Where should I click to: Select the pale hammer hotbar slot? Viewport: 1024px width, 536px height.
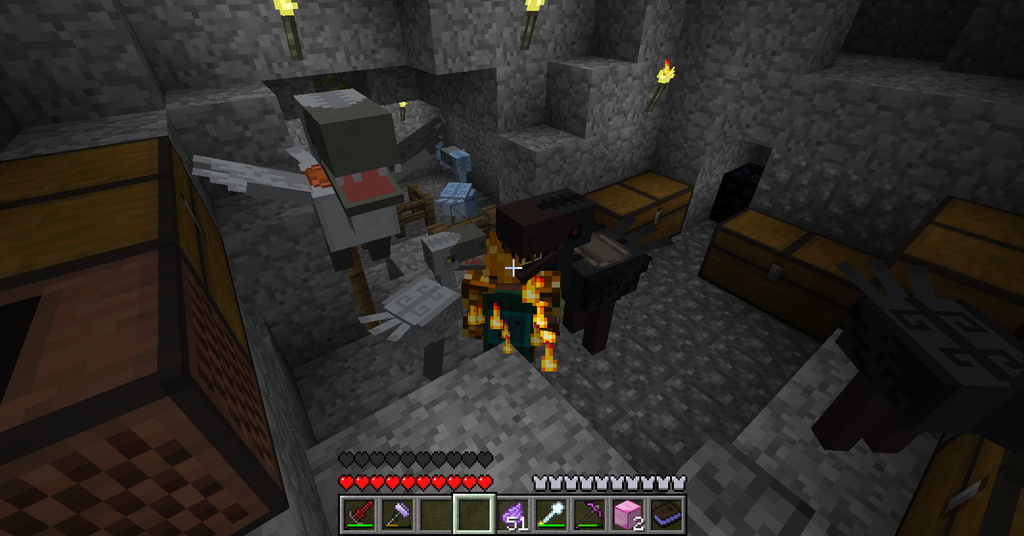click(x=396, y=514)
